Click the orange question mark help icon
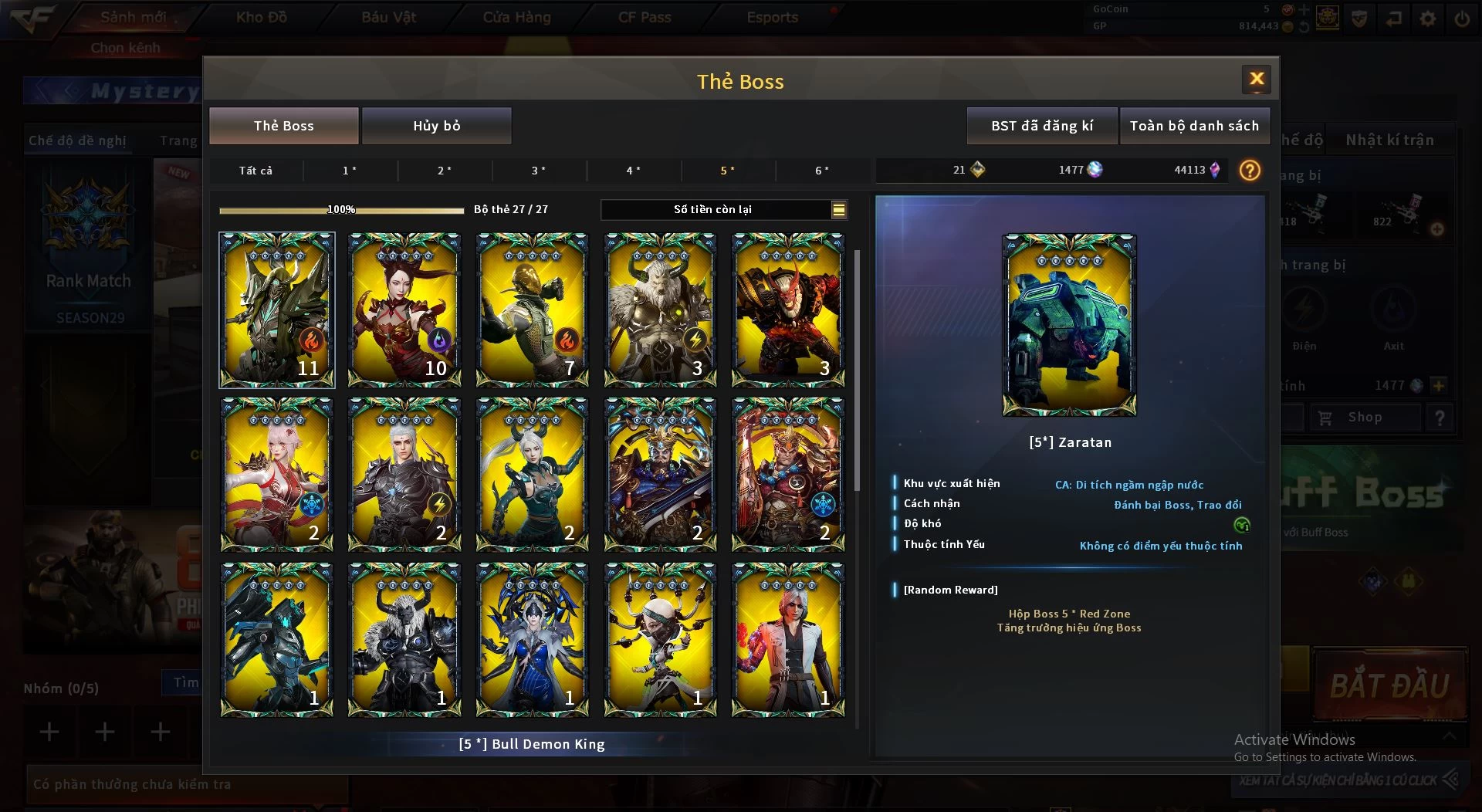The width and height of the screenshot is (1482, 812). point(1249,170)
